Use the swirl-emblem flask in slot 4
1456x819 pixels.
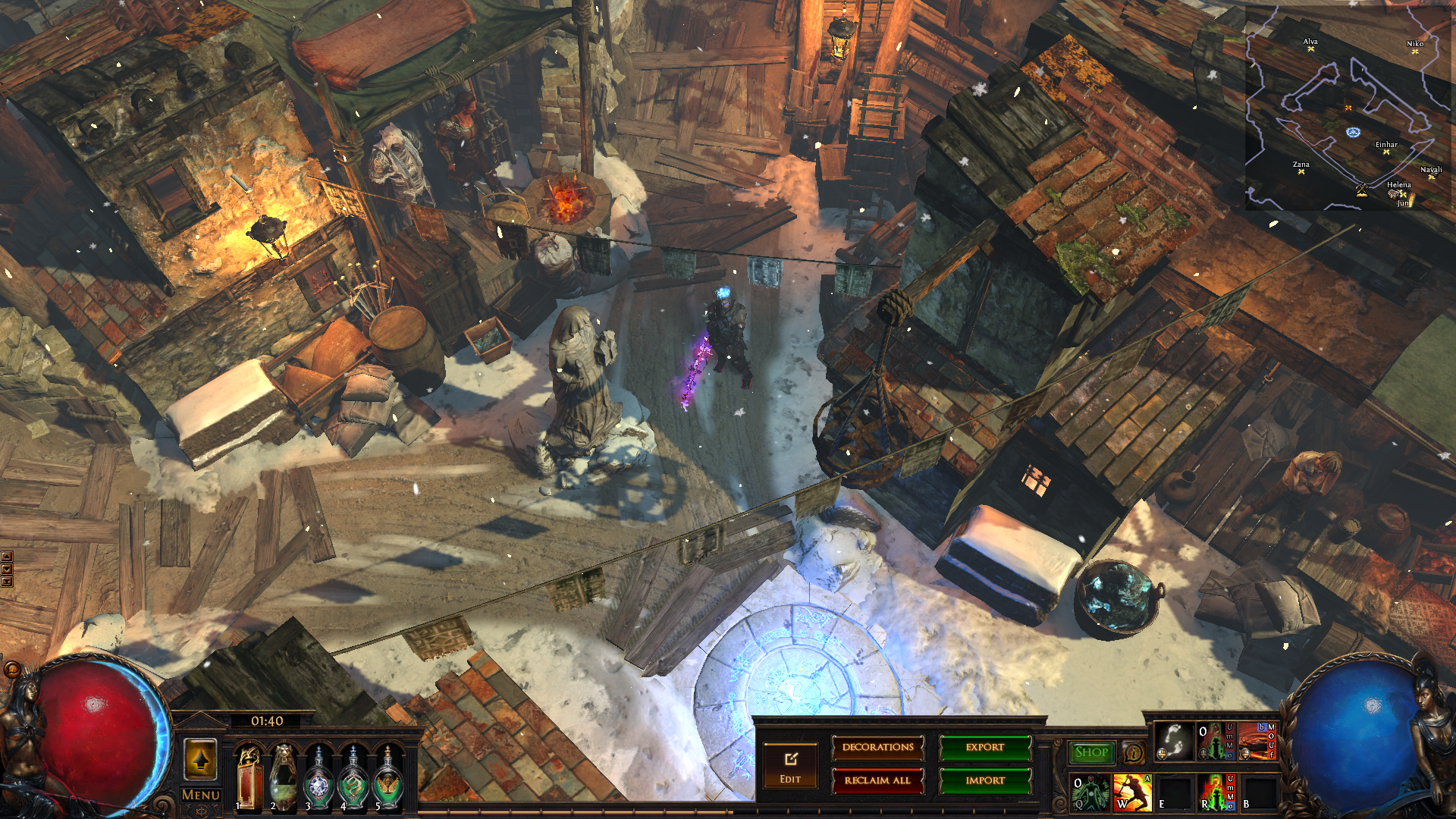coord(353,779)
